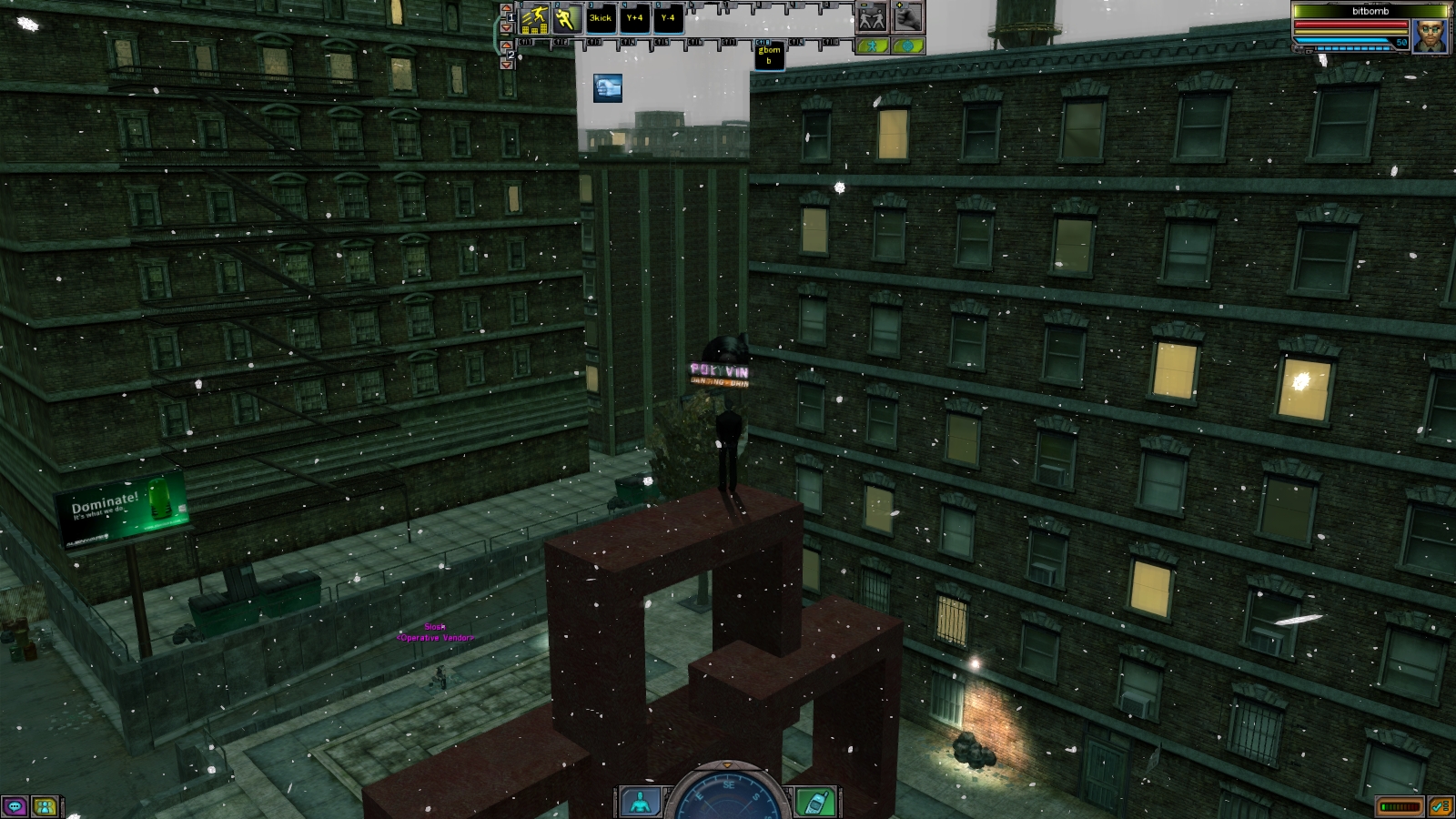Open the chat bubble button

15,806
